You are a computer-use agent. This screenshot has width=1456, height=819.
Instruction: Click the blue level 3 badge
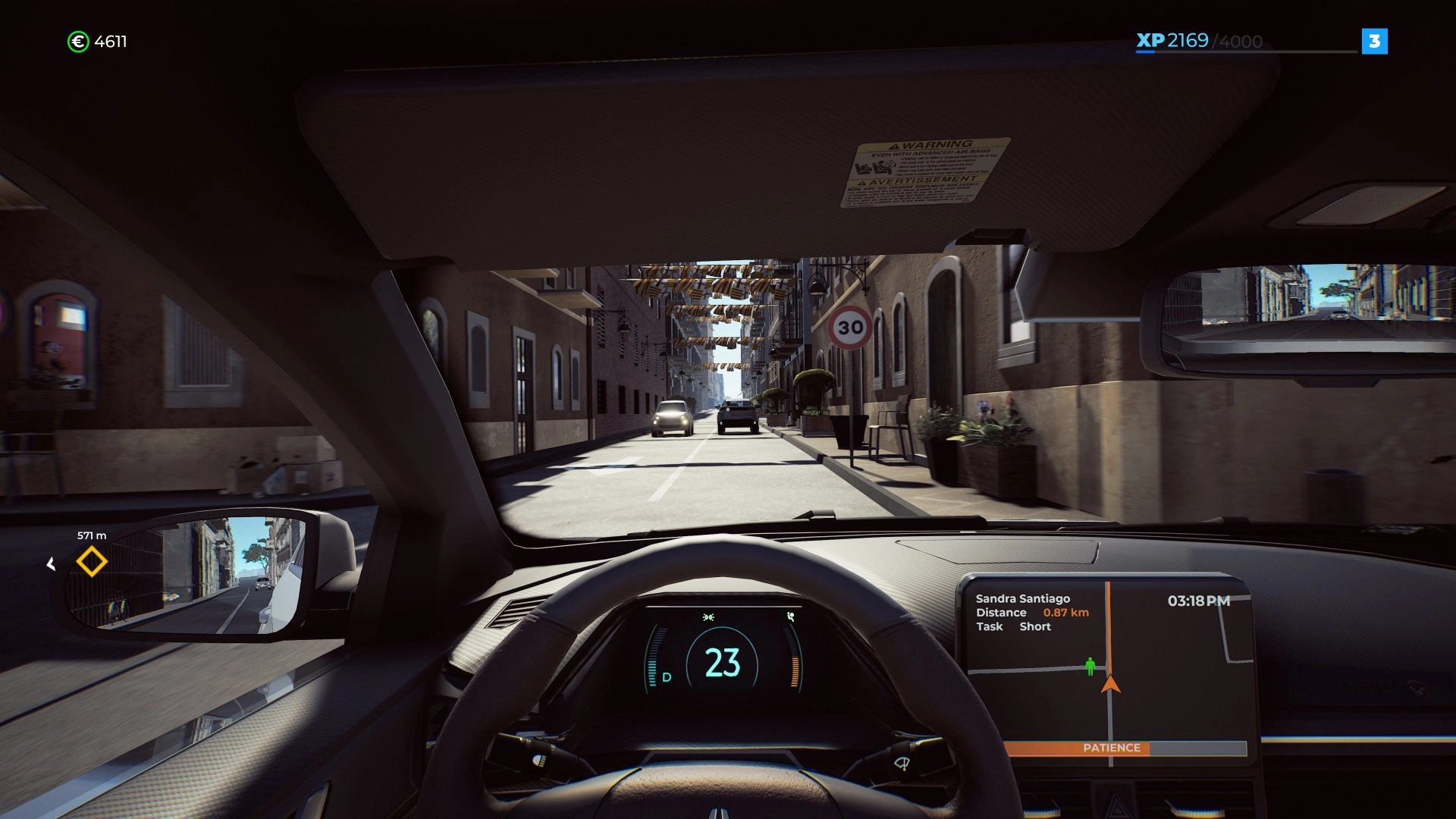tap(1376, 42)
